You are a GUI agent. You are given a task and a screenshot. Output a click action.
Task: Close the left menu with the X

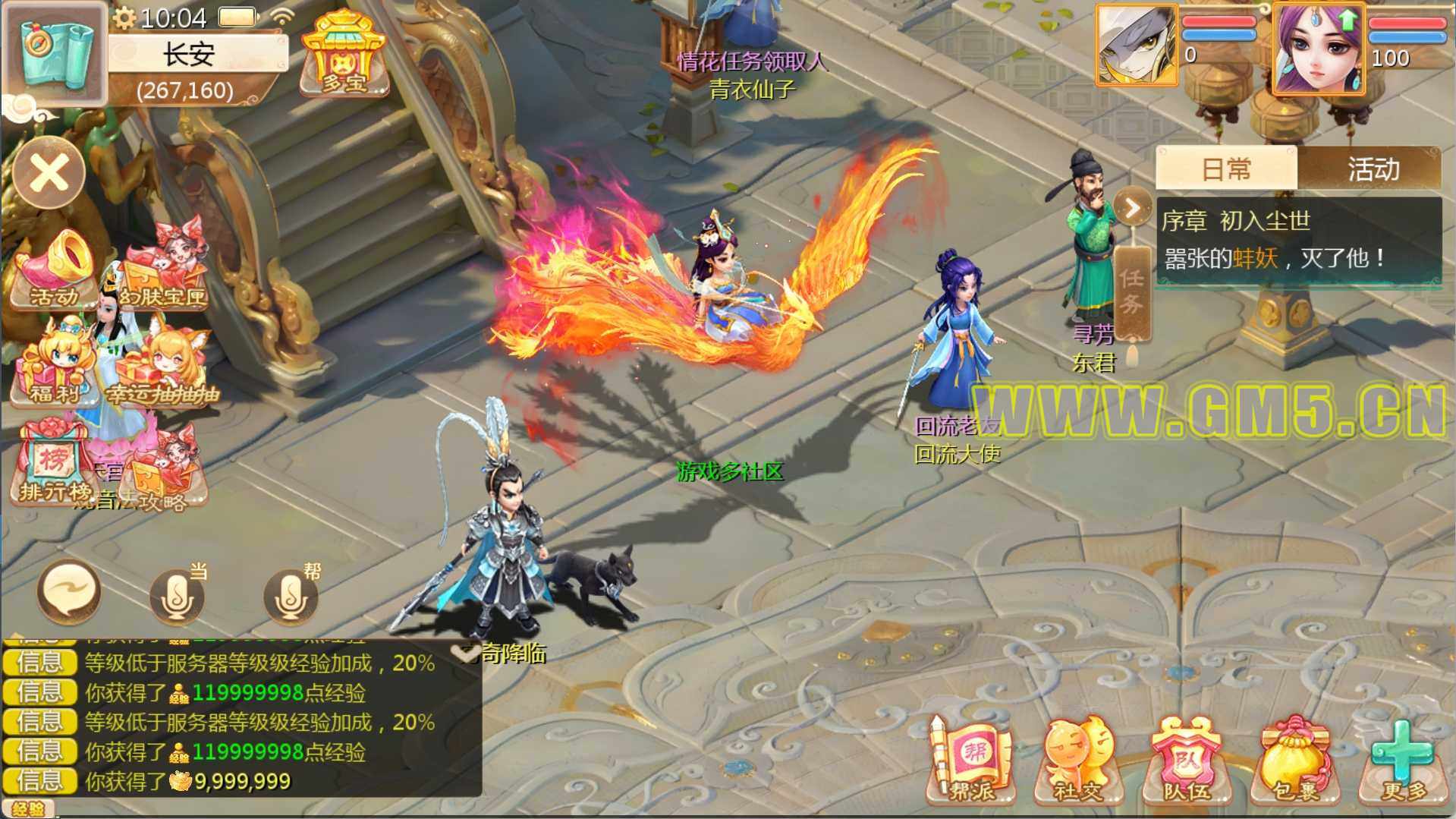tap(49, 173)
